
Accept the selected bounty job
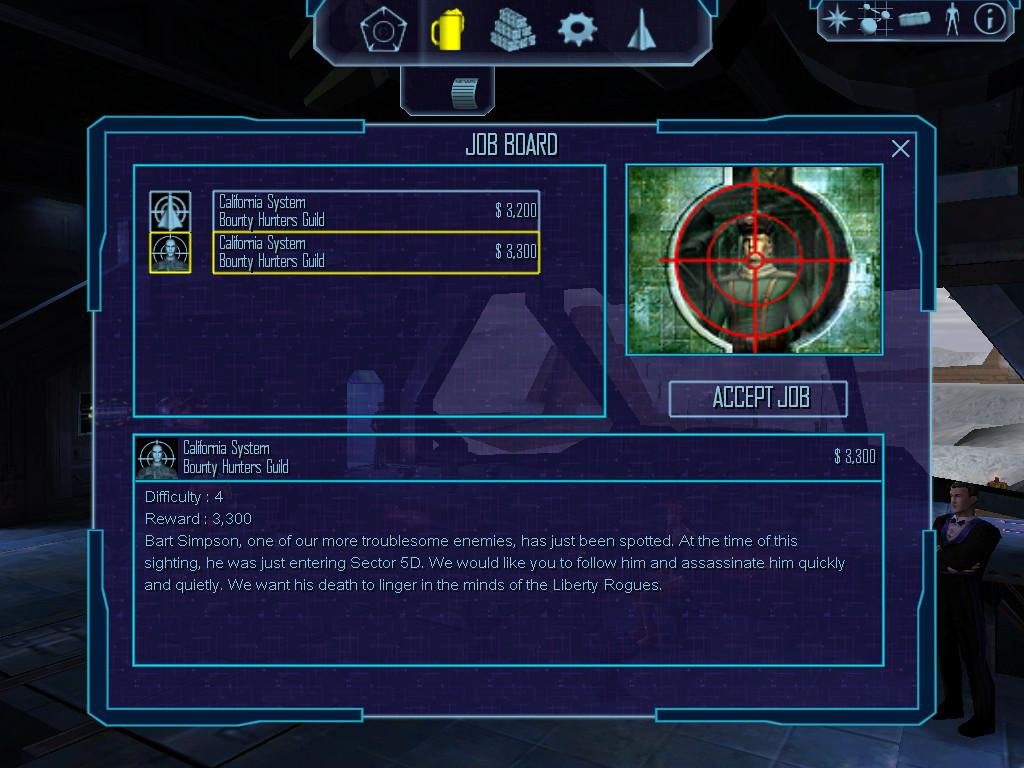(x=758, y=398)
